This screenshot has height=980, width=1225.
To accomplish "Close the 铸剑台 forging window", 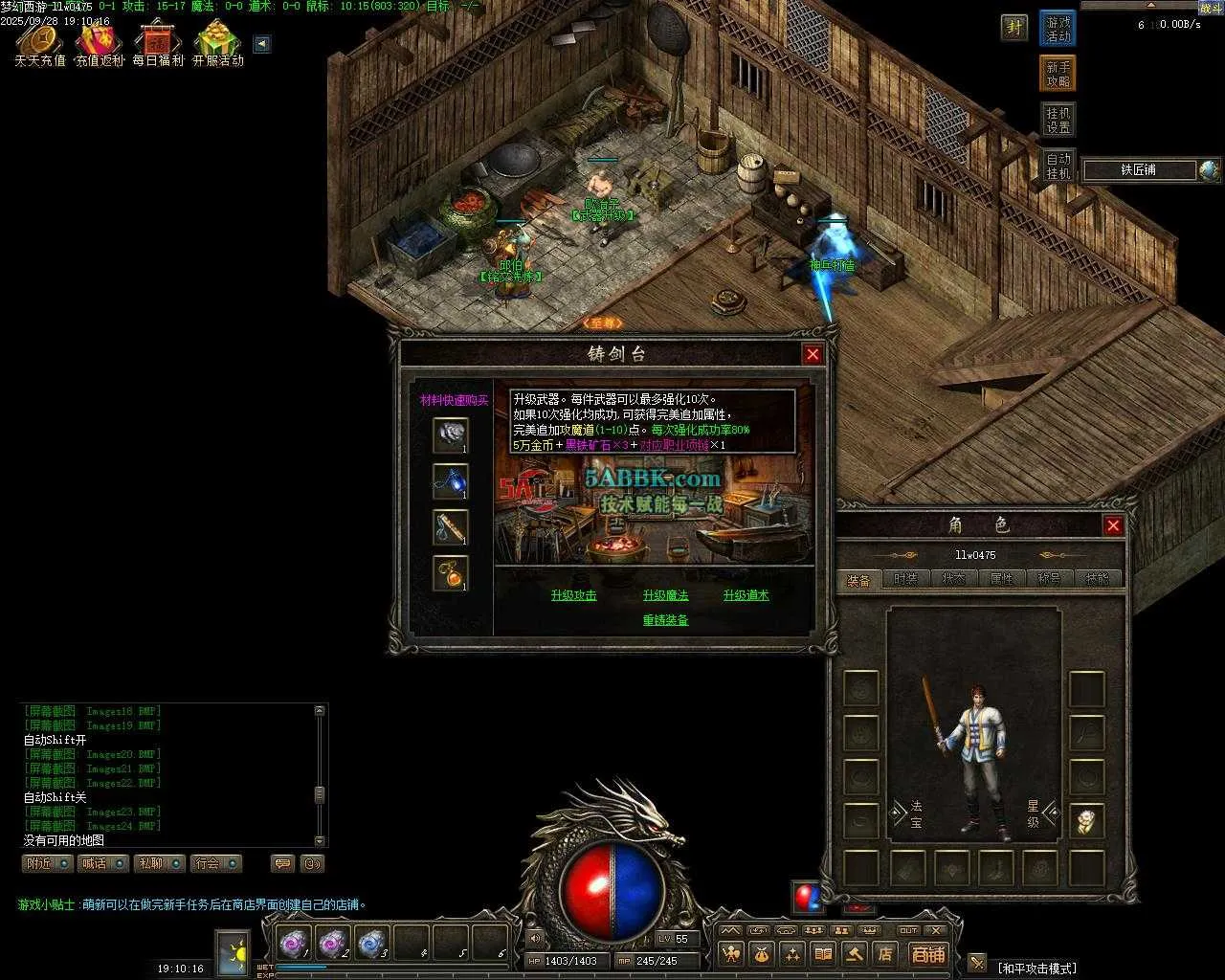I will click(813, 355).
